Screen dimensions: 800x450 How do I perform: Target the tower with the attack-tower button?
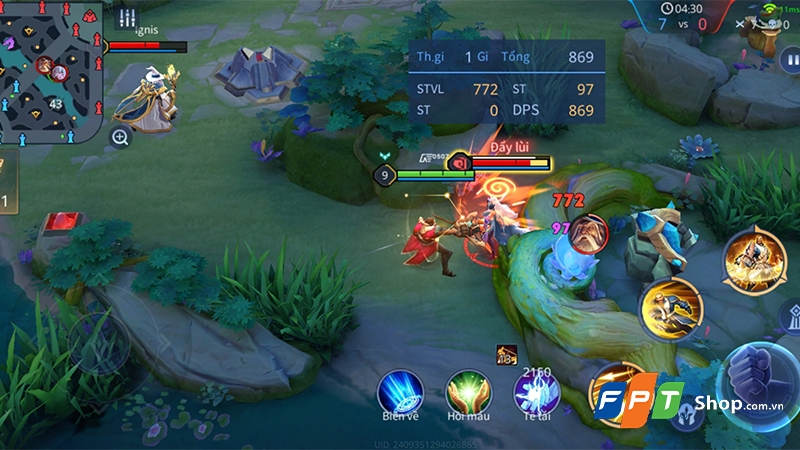click(790, 318)
